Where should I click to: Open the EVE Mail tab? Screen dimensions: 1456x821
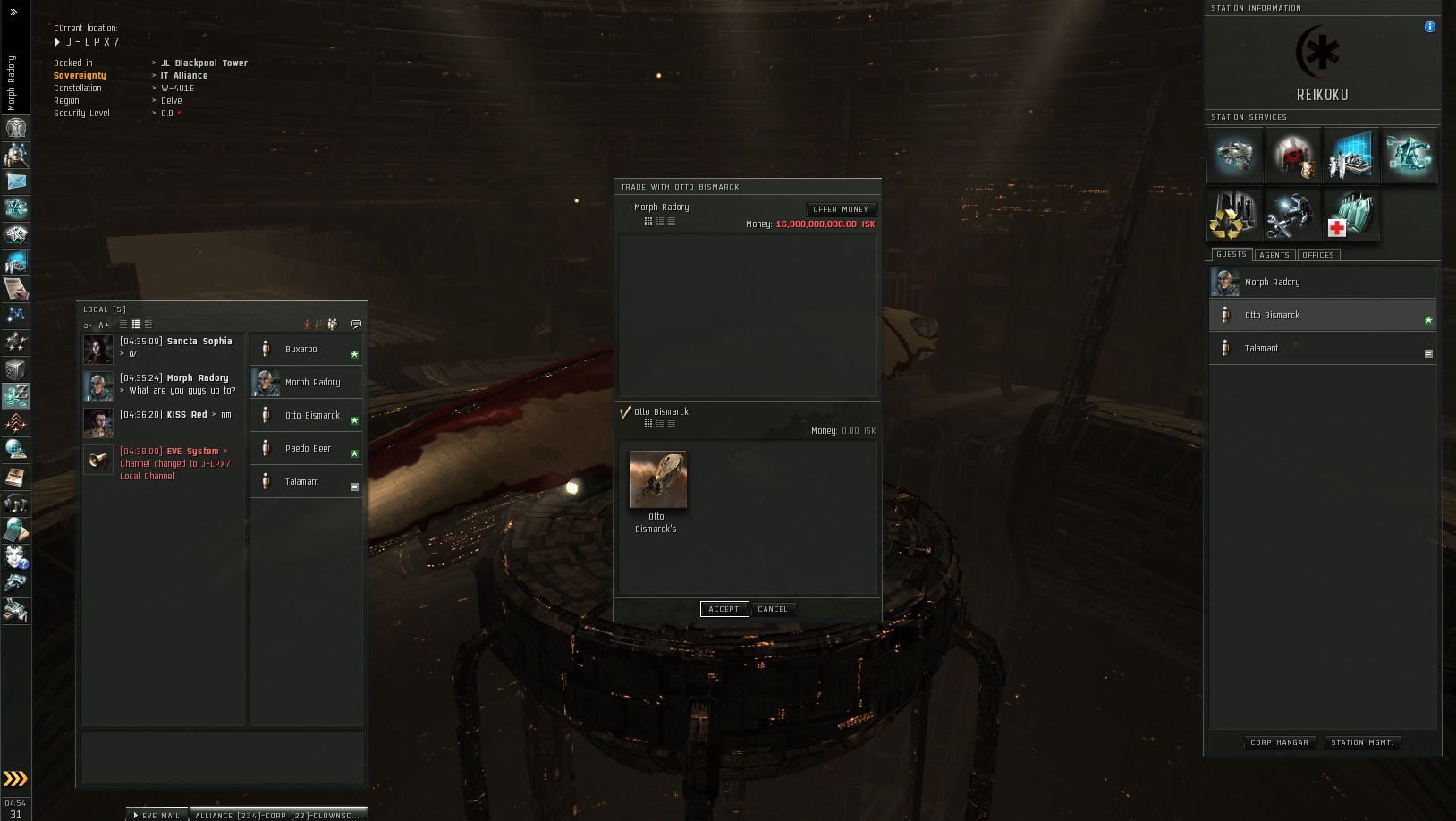coord(157,815)
